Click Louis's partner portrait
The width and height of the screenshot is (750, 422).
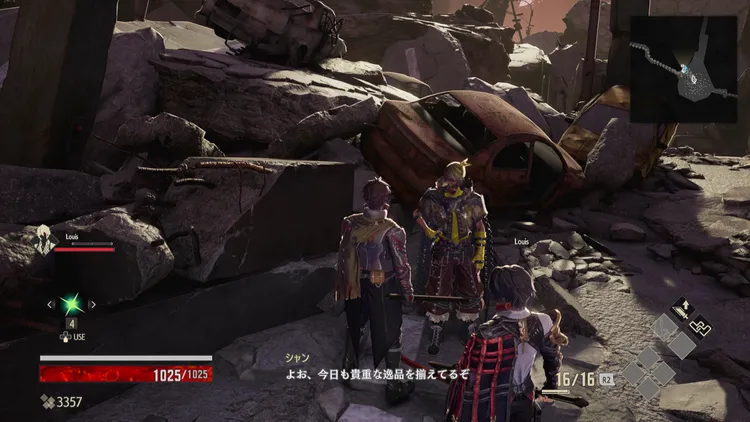[x=45, y=240]
